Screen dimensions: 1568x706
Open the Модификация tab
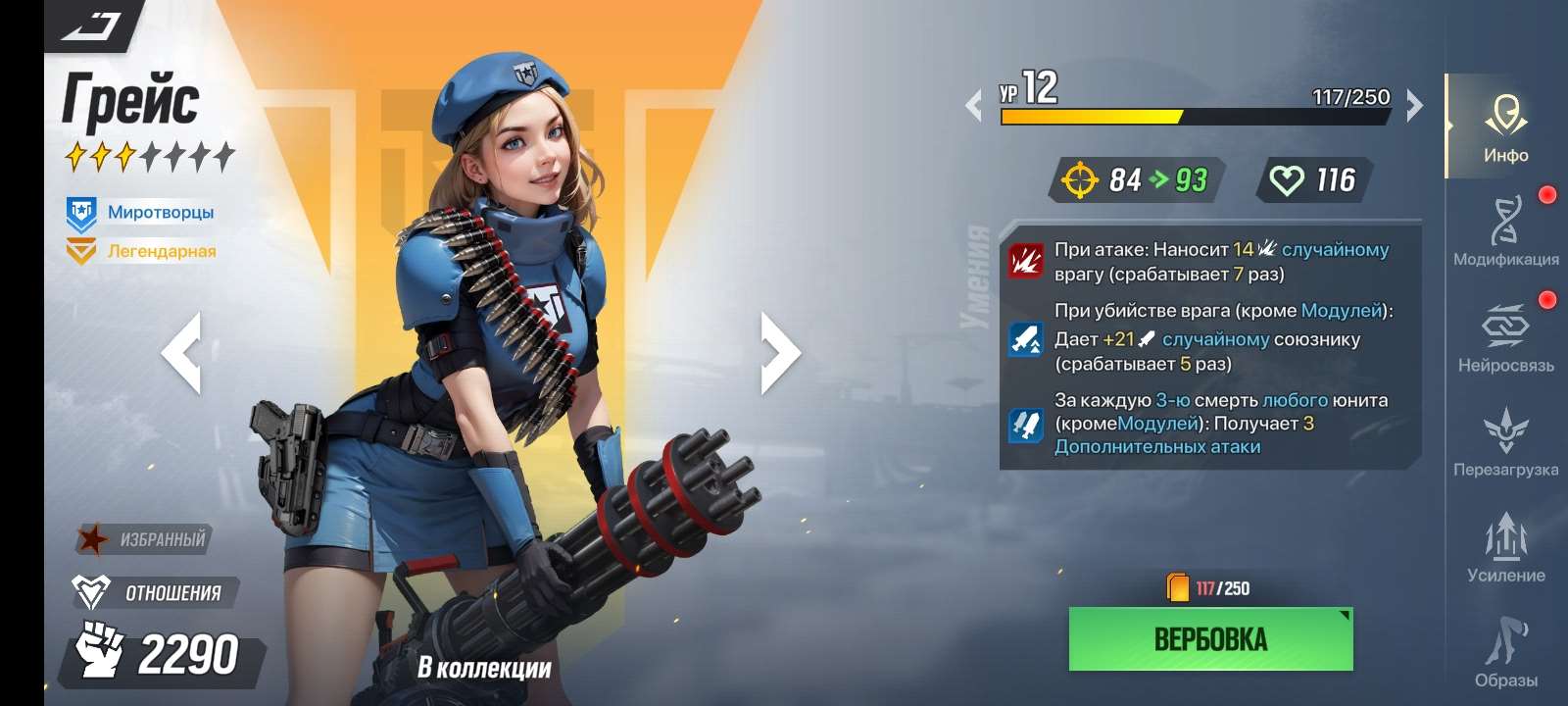click(1505, 231)
